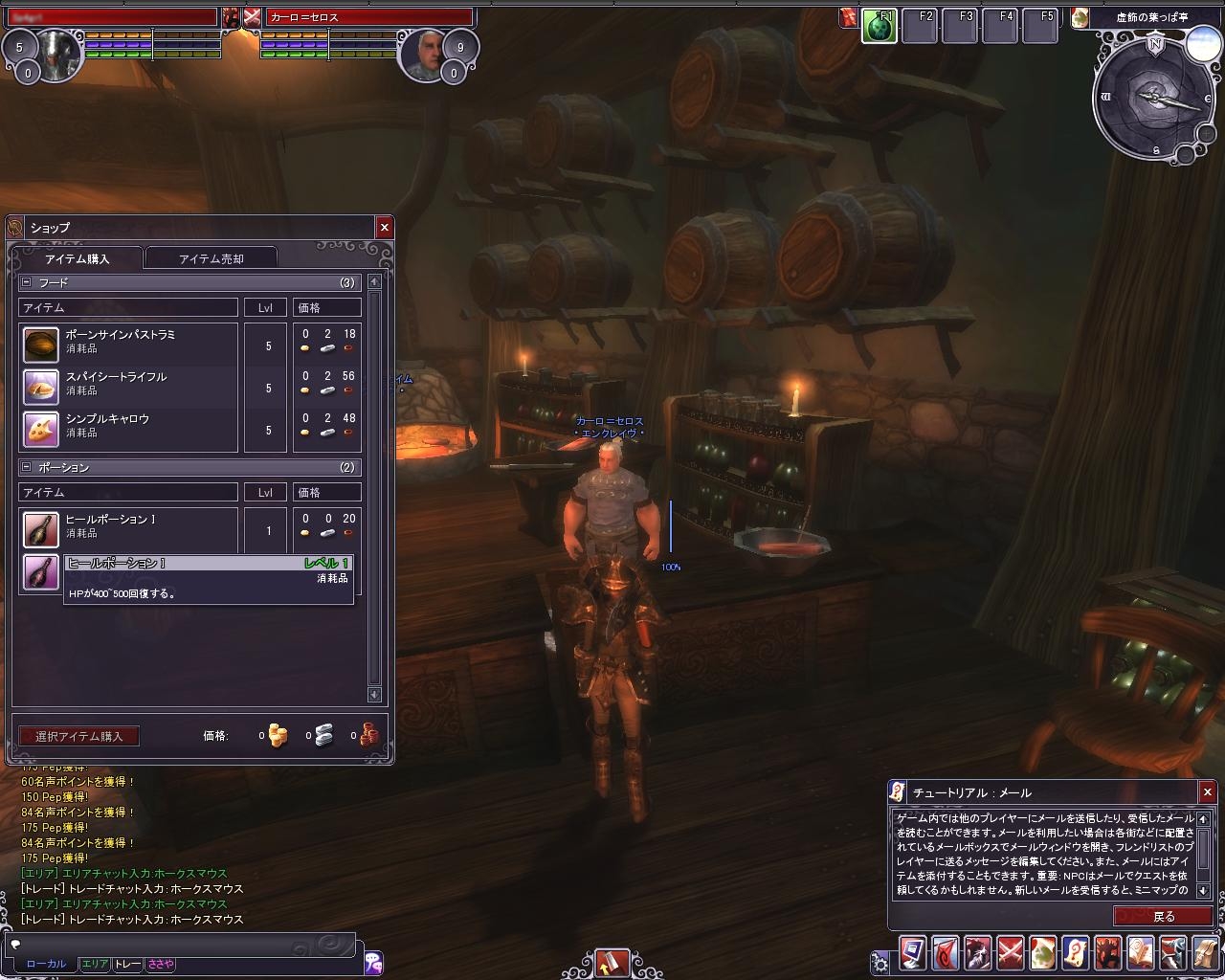
Task: Select the アイテム購入 buy tab
Action: point(77,258)
